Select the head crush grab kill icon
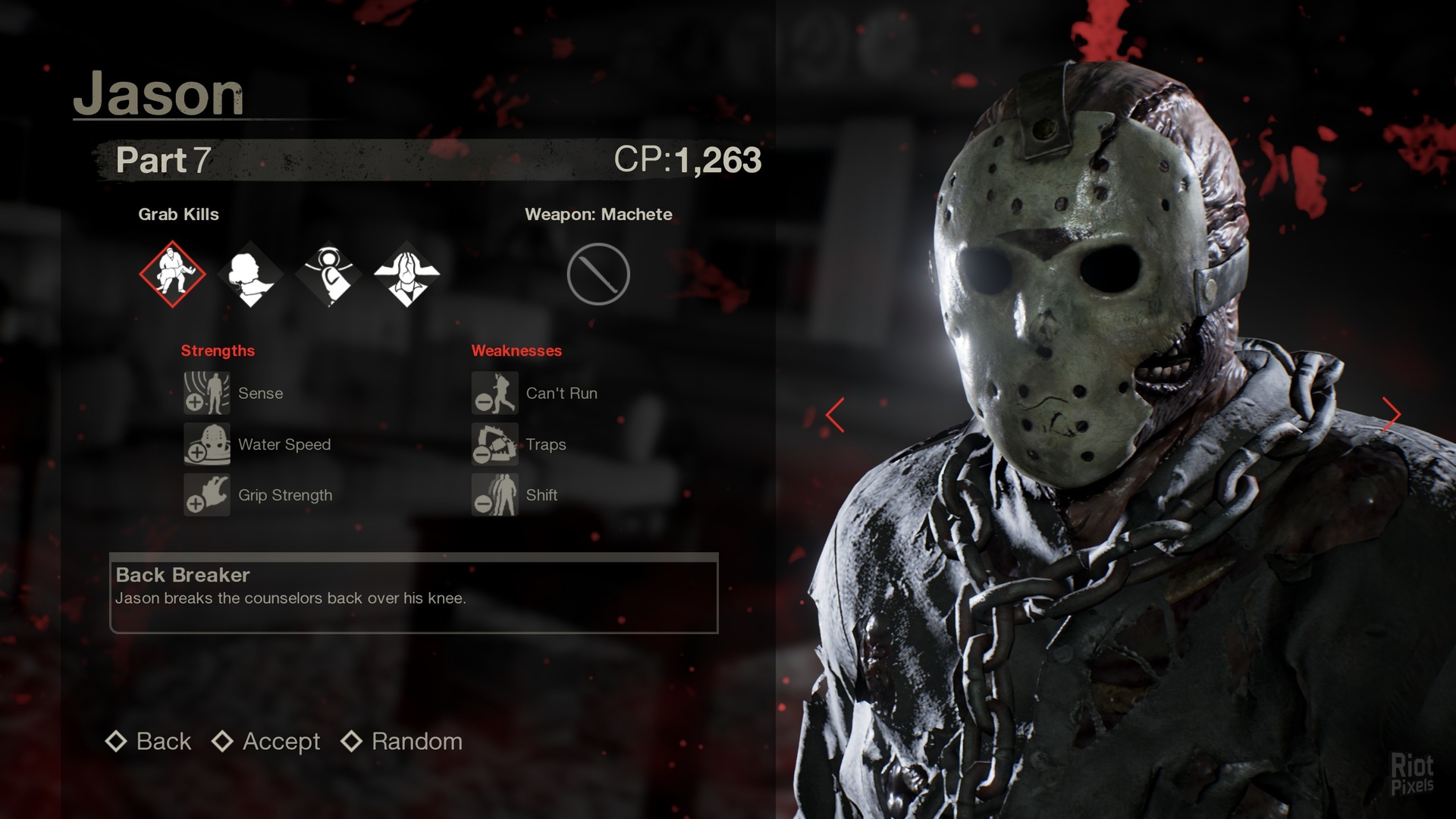 pos(407,274)
